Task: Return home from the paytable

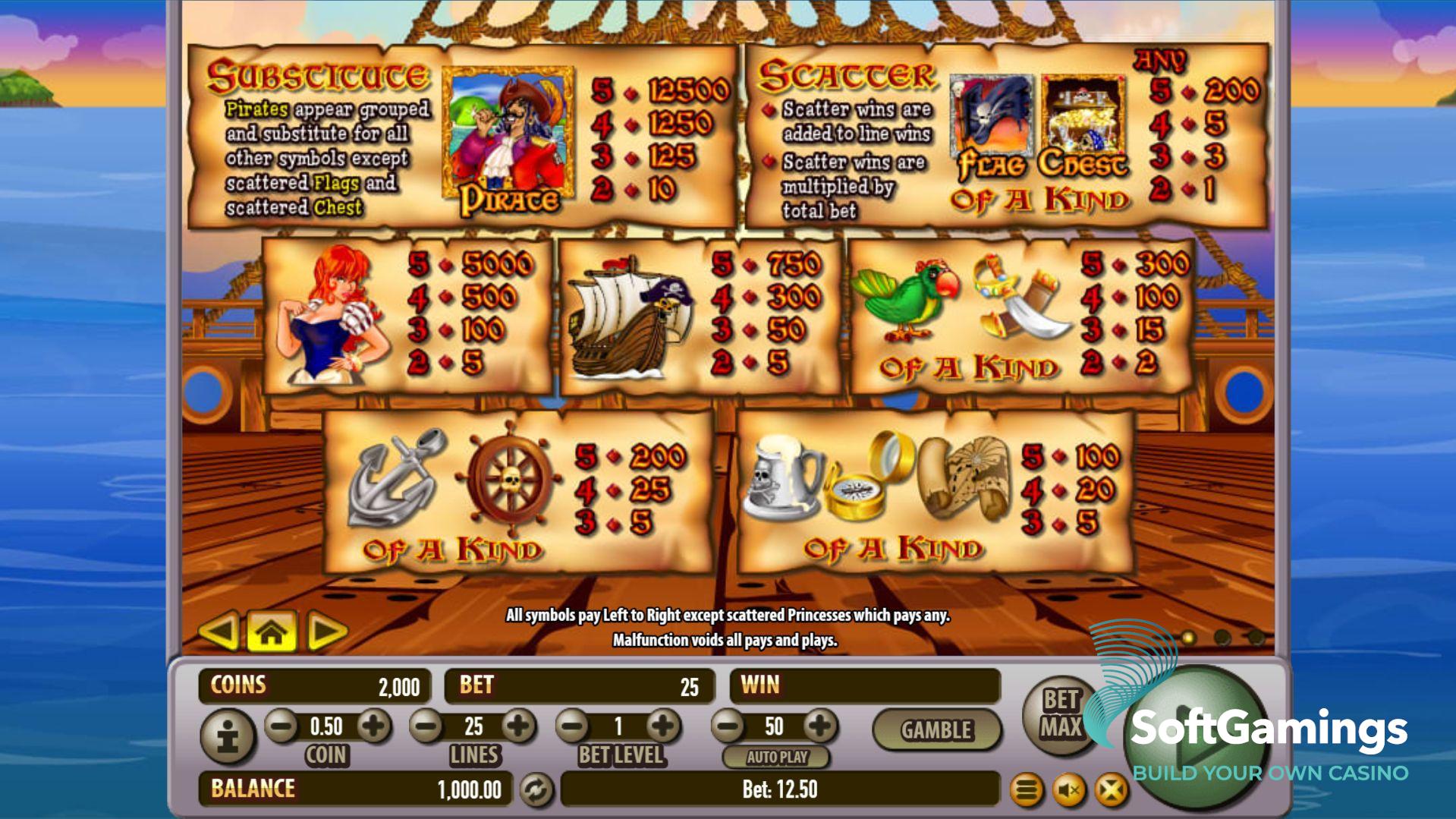Action: click(272, 632)
